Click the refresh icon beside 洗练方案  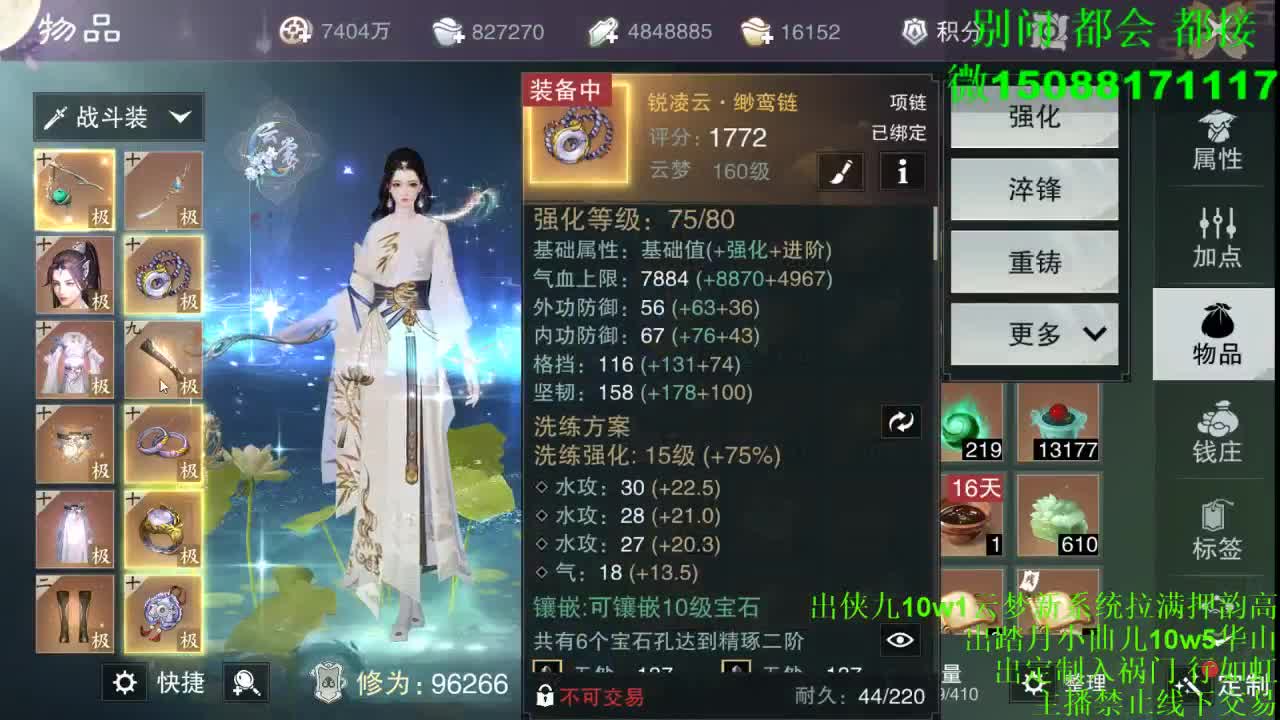click(x=901, y=422)
